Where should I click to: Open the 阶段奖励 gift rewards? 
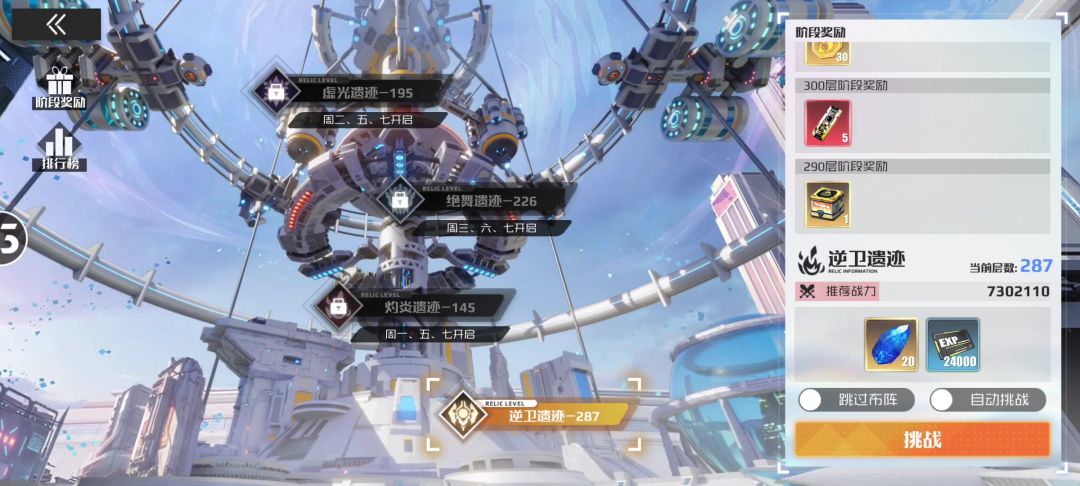(x=60, y=85)
